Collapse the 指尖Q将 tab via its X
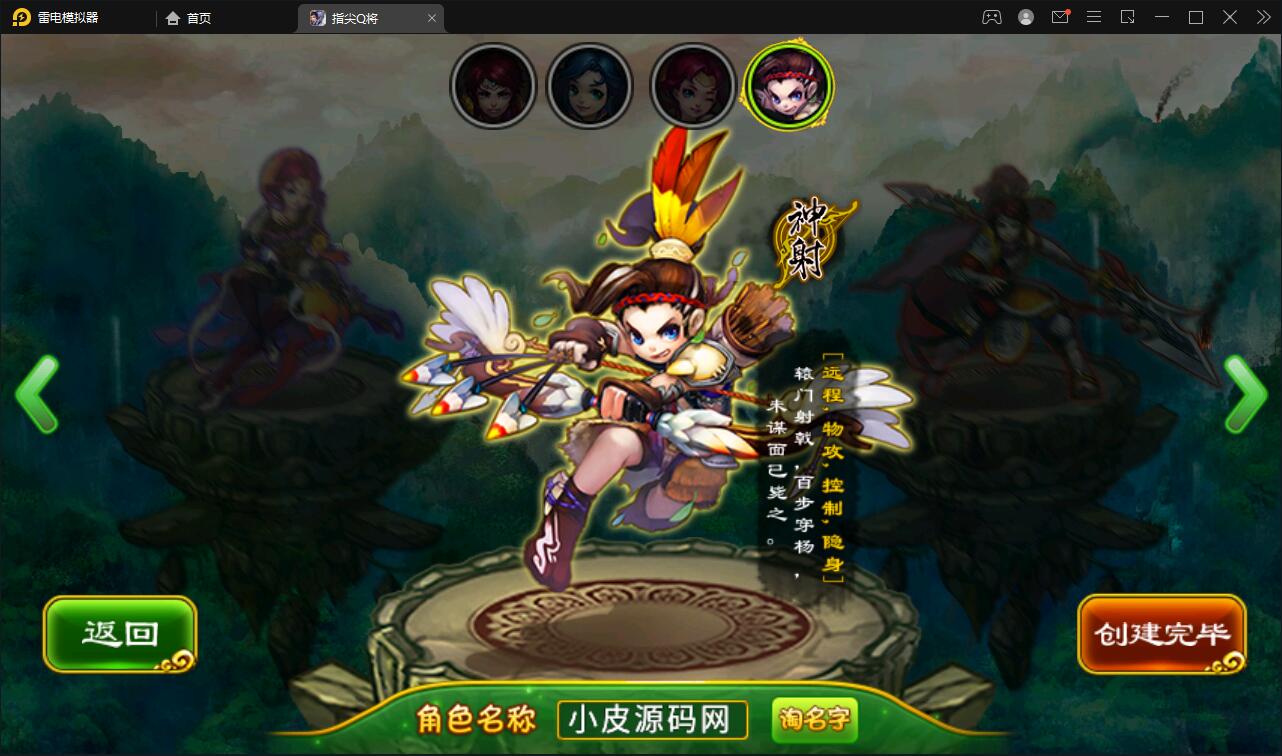 point(432,17)
